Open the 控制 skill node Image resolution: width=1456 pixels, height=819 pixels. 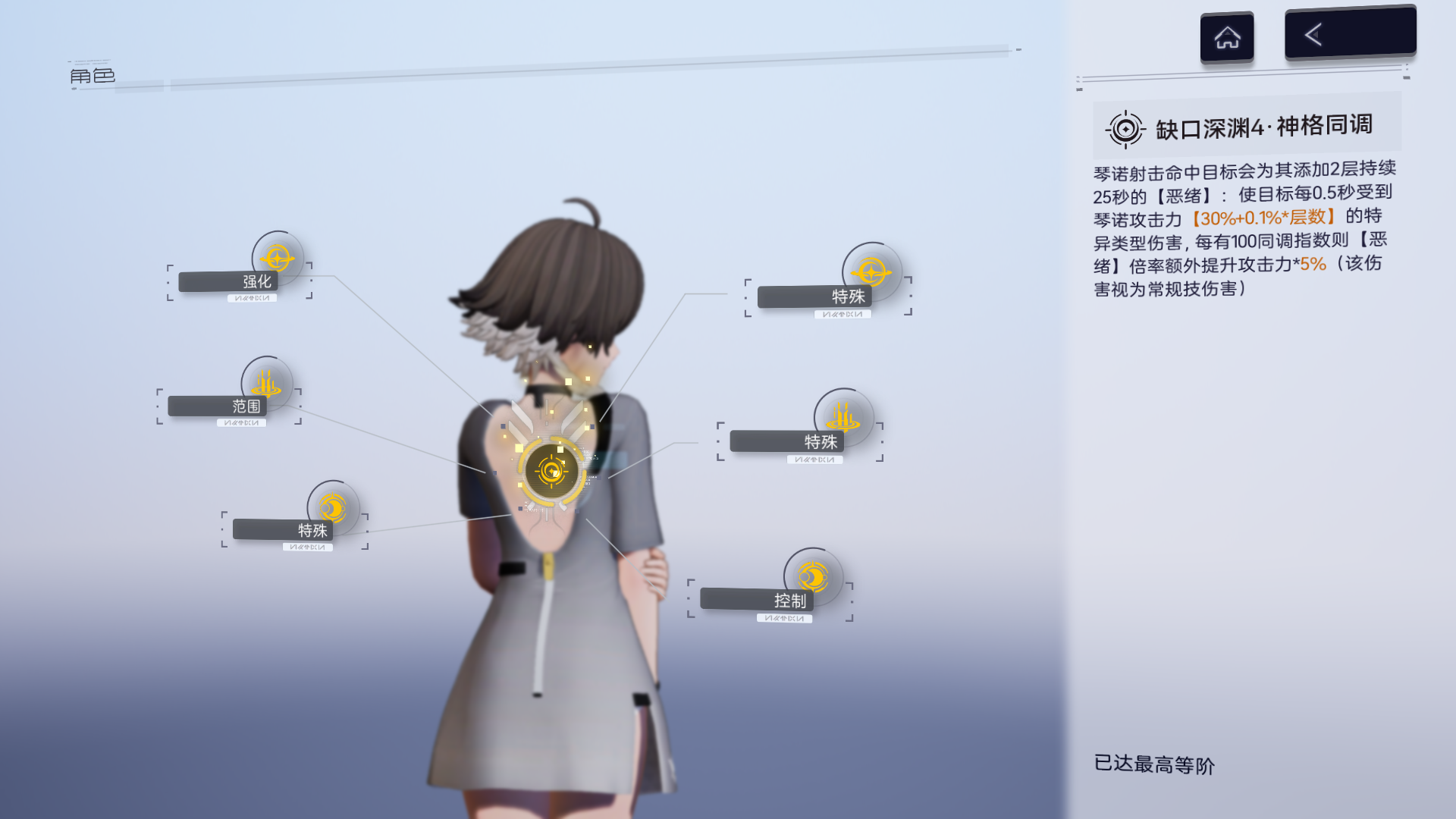pyautogui.click(x=813, y=577)
